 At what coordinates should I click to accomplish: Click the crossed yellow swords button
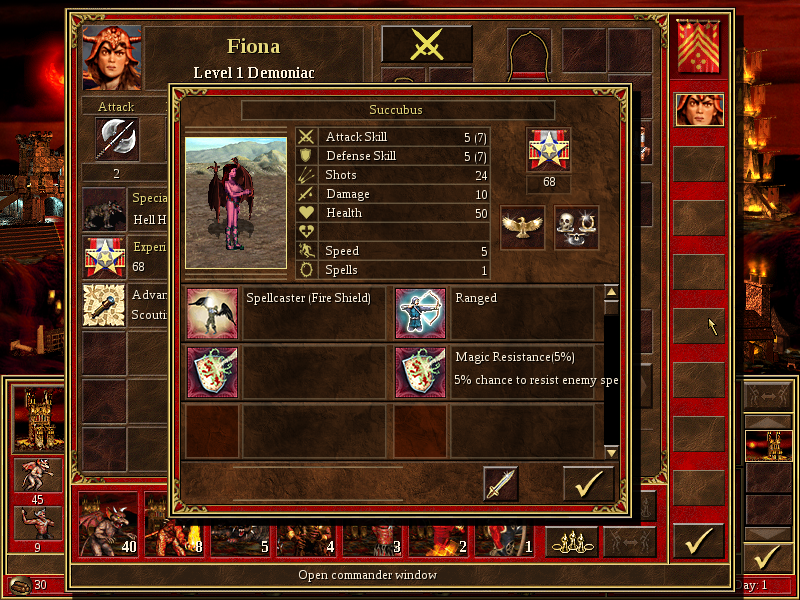tap(427, 45)
